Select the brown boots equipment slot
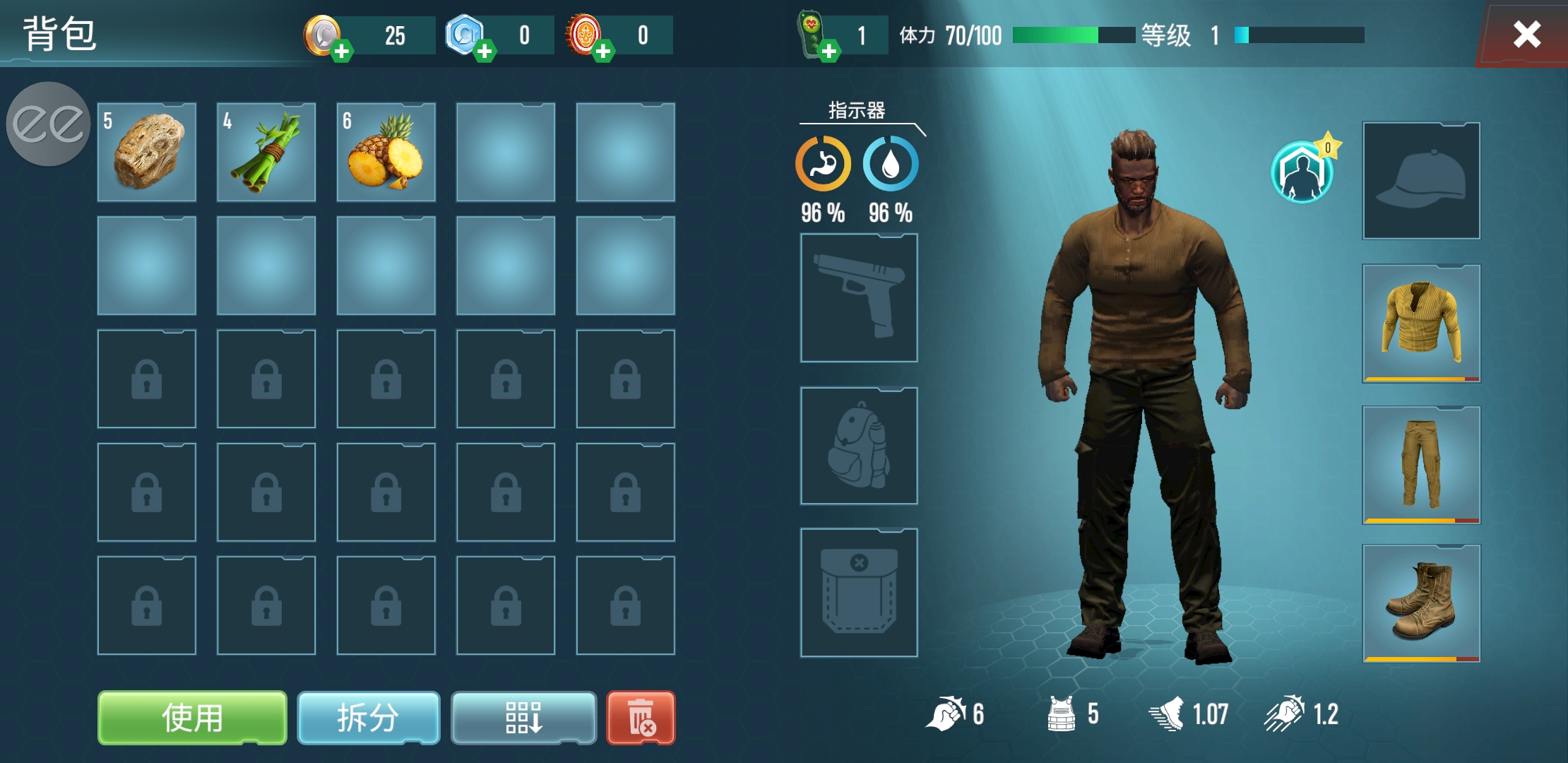This screenshot has width=1568, height=763. click(x=1421, y=603)
